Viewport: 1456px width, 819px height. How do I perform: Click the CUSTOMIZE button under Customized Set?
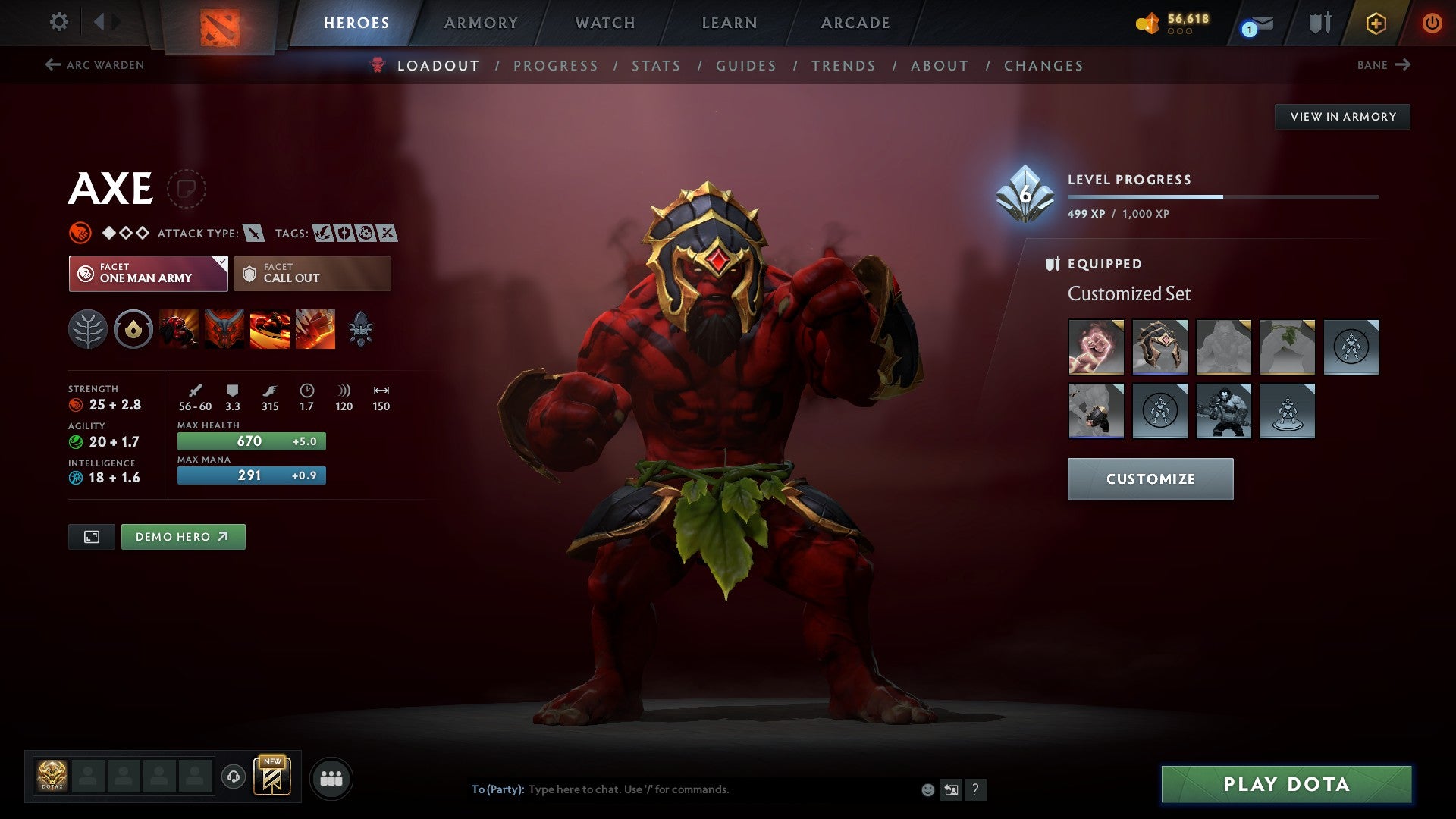[1150, 479]
